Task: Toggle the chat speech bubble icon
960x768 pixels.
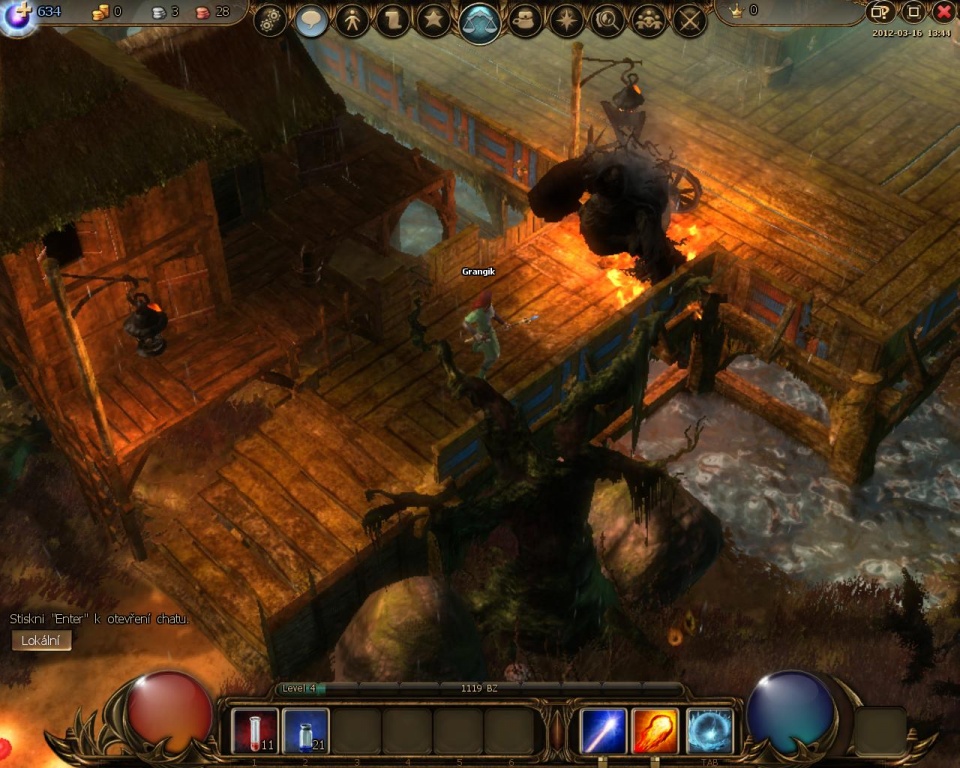Action: pyautogui.click(x=312, y=21)
